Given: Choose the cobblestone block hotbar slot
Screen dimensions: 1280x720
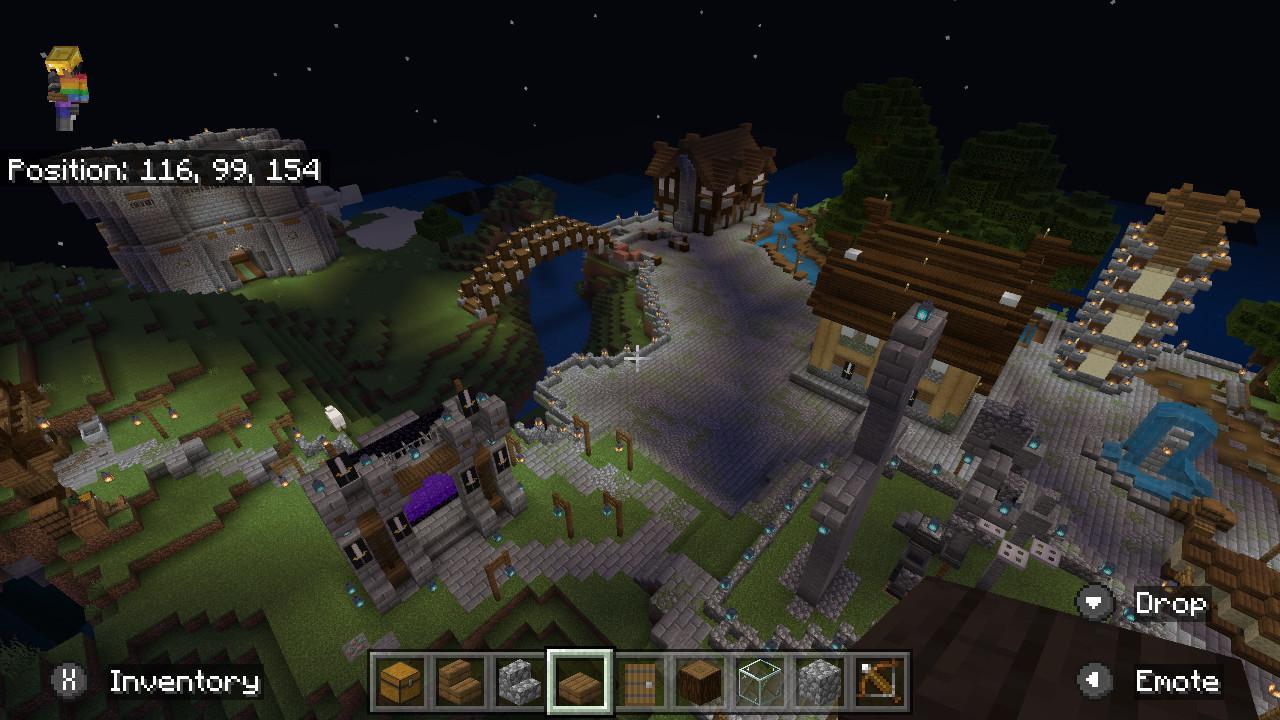Looking at the screenshot, I should (820, 682).
